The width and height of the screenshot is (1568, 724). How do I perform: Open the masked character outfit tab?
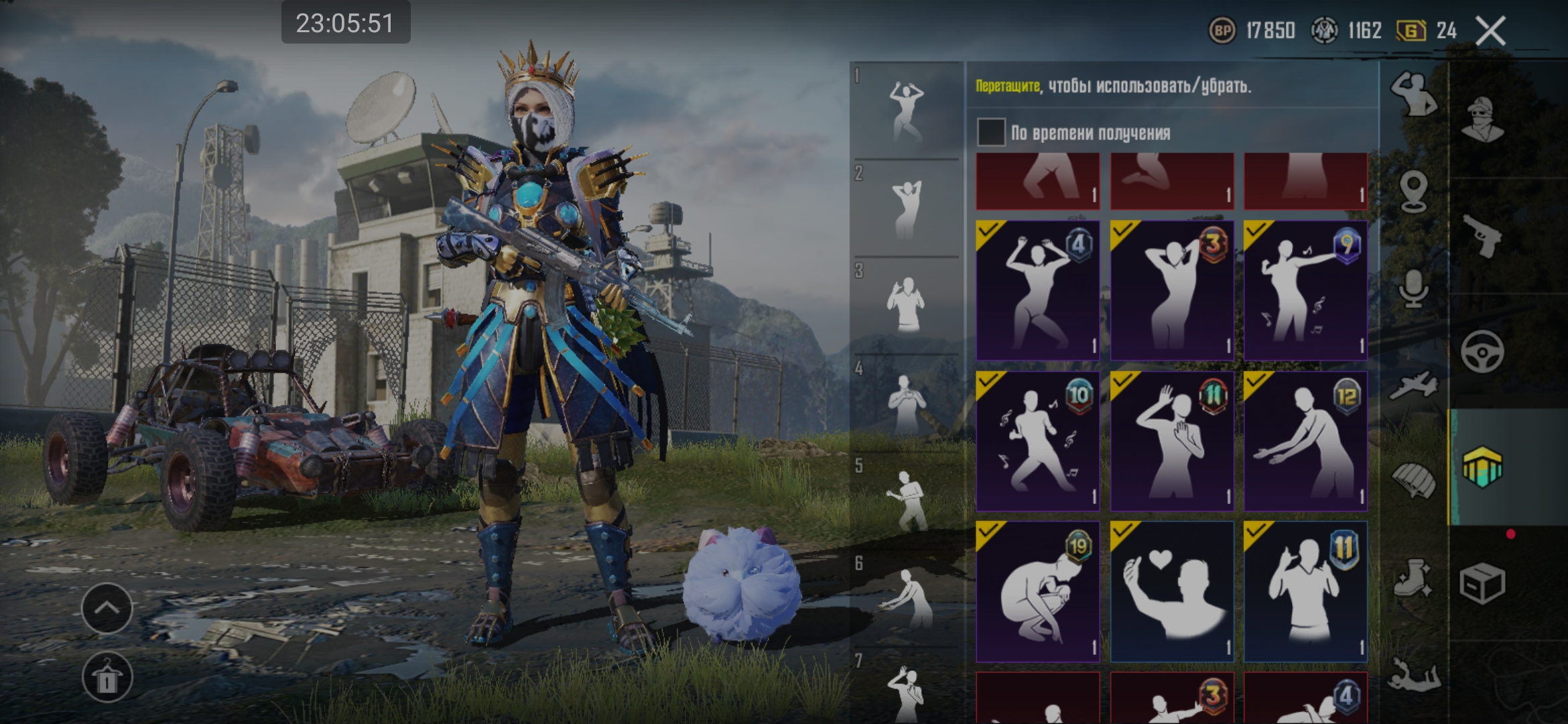click(x=1482, y=119)
